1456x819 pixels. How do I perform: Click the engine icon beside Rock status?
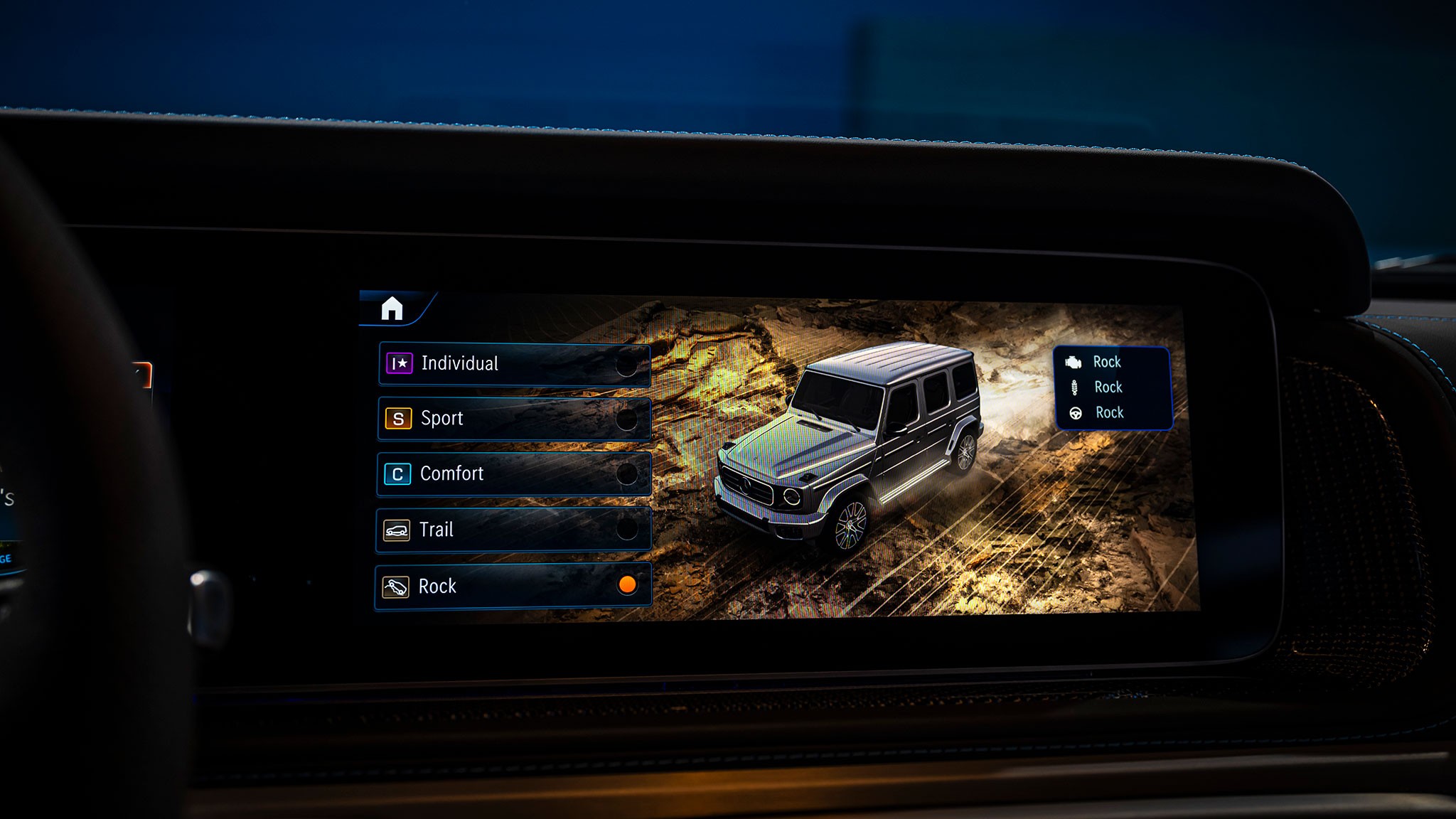coord(1073,362)
